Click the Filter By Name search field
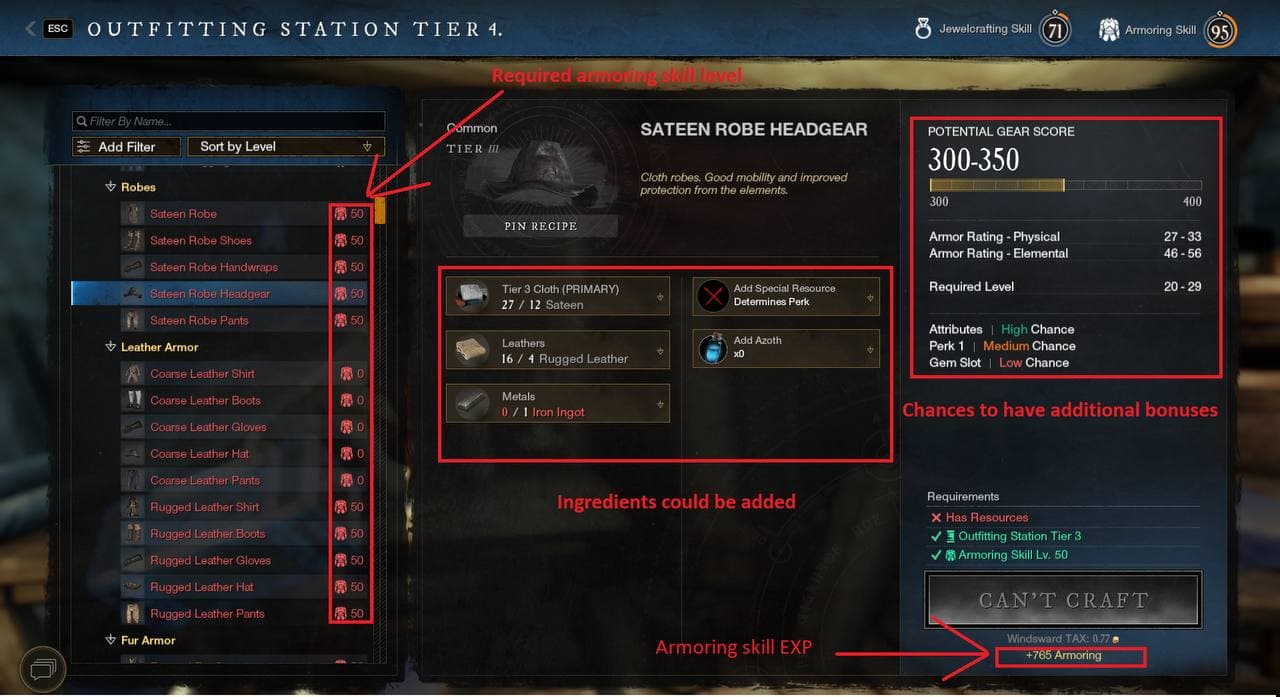This screenshot has width=1280, height=697. [228, 121]
